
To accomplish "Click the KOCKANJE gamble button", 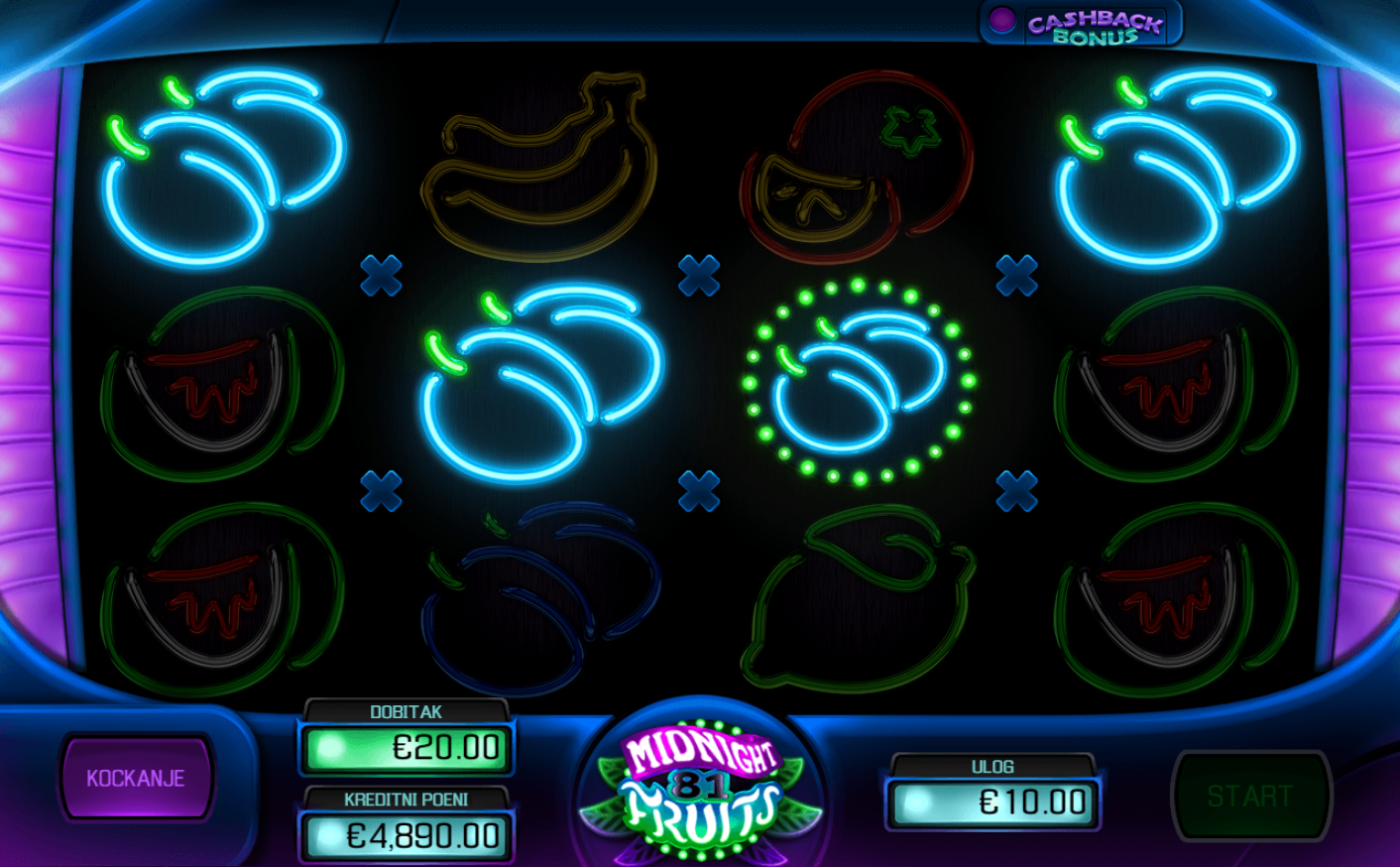I will (136, 778).
